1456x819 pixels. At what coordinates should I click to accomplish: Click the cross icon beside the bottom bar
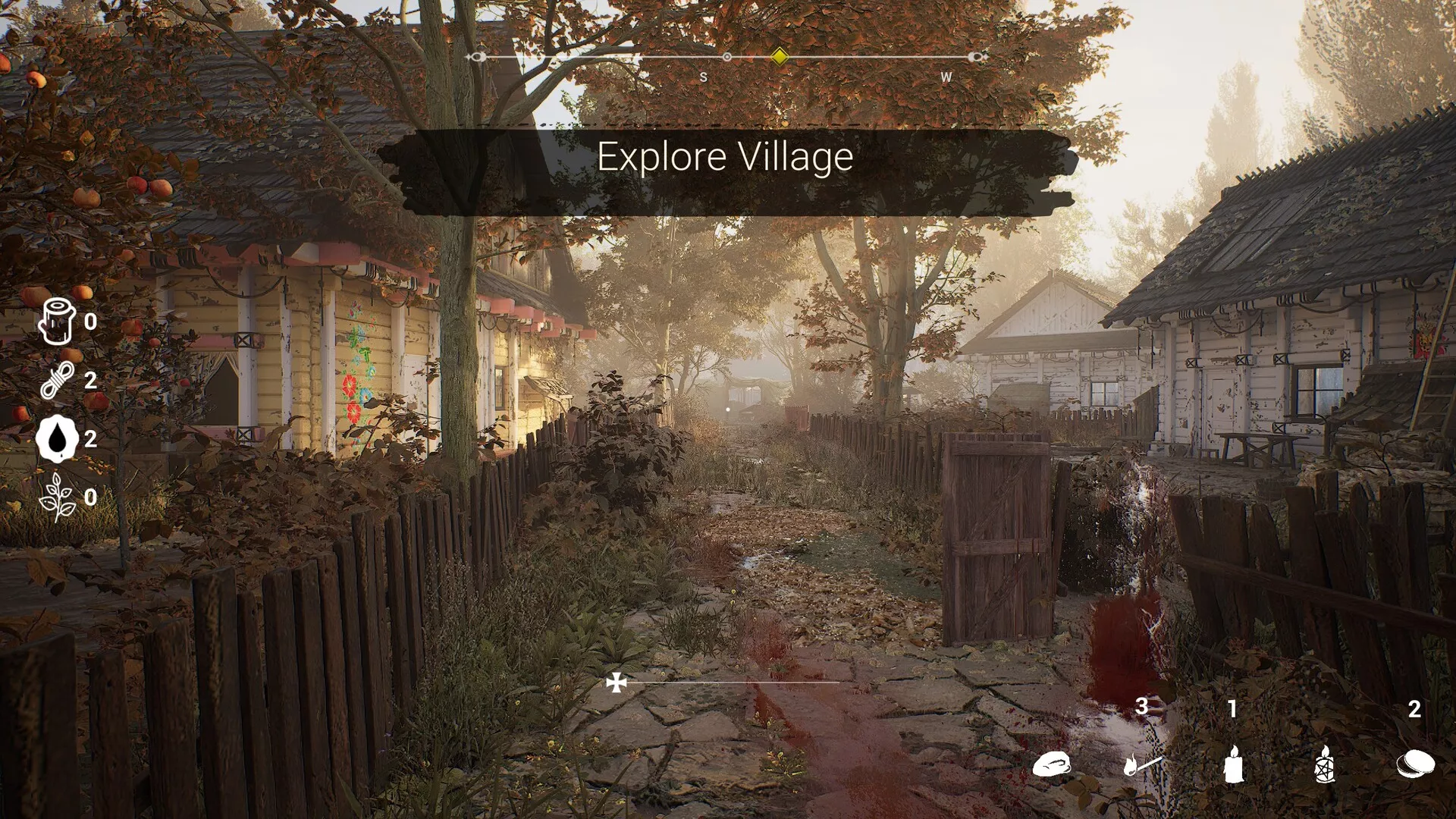point(617,683)
